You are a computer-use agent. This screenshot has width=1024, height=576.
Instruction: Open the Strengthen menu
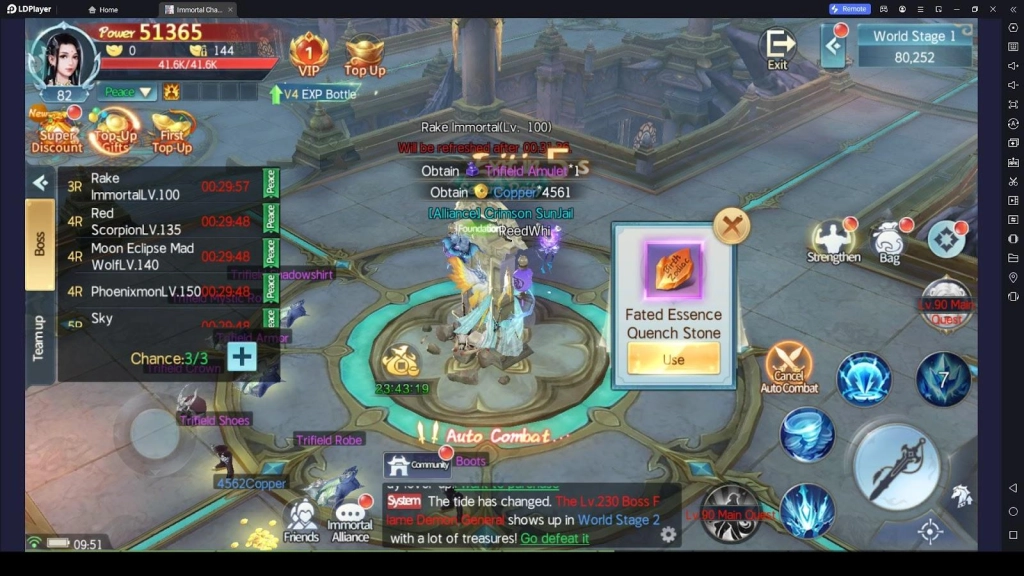point(833,242)
